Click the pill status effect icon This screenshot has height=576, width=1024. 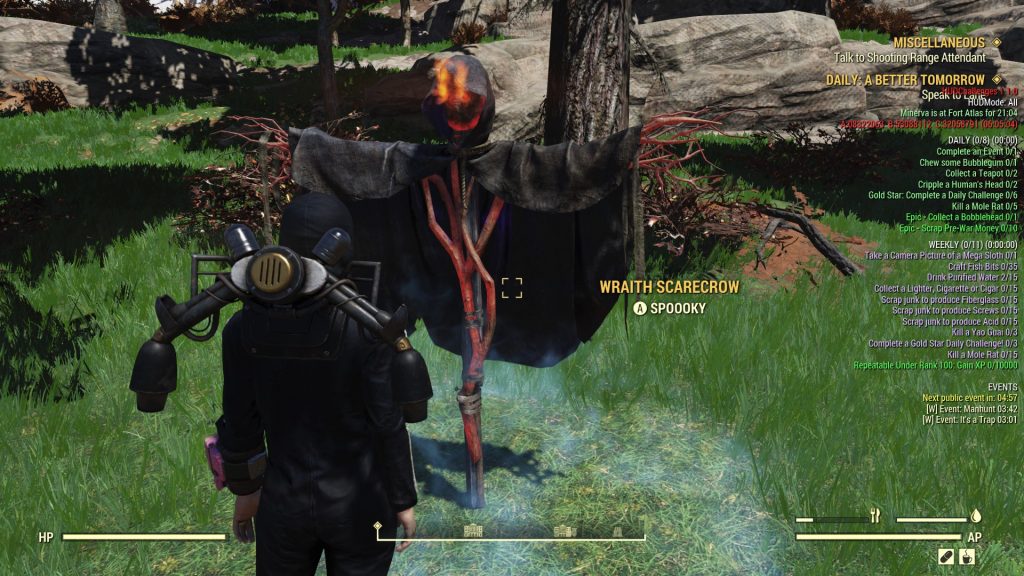(946, 556)
